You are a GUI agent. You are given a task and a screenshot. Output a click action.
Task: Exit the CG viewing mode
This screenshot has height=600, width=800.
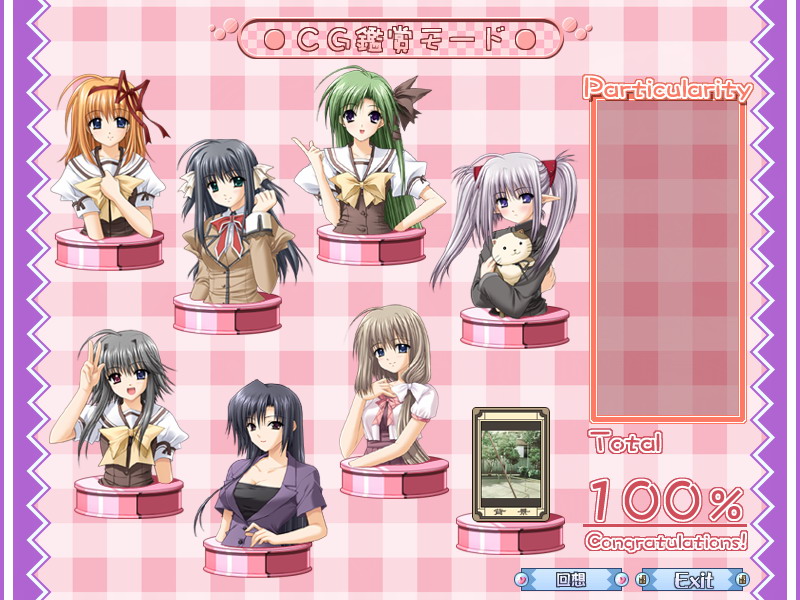[693, 579]
